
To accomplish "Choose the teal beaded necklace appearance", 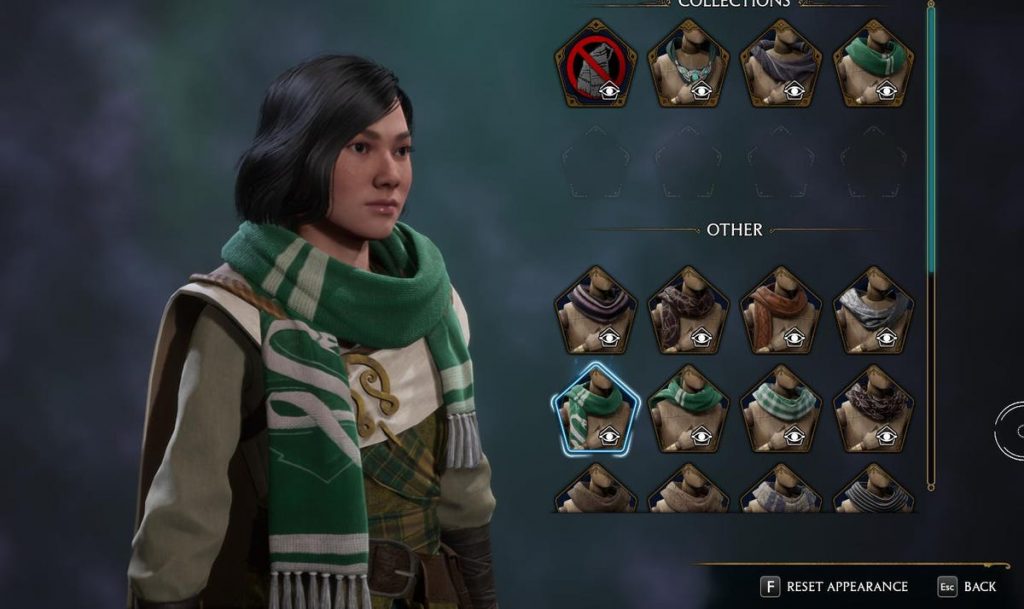I will (x=688, y=64).
